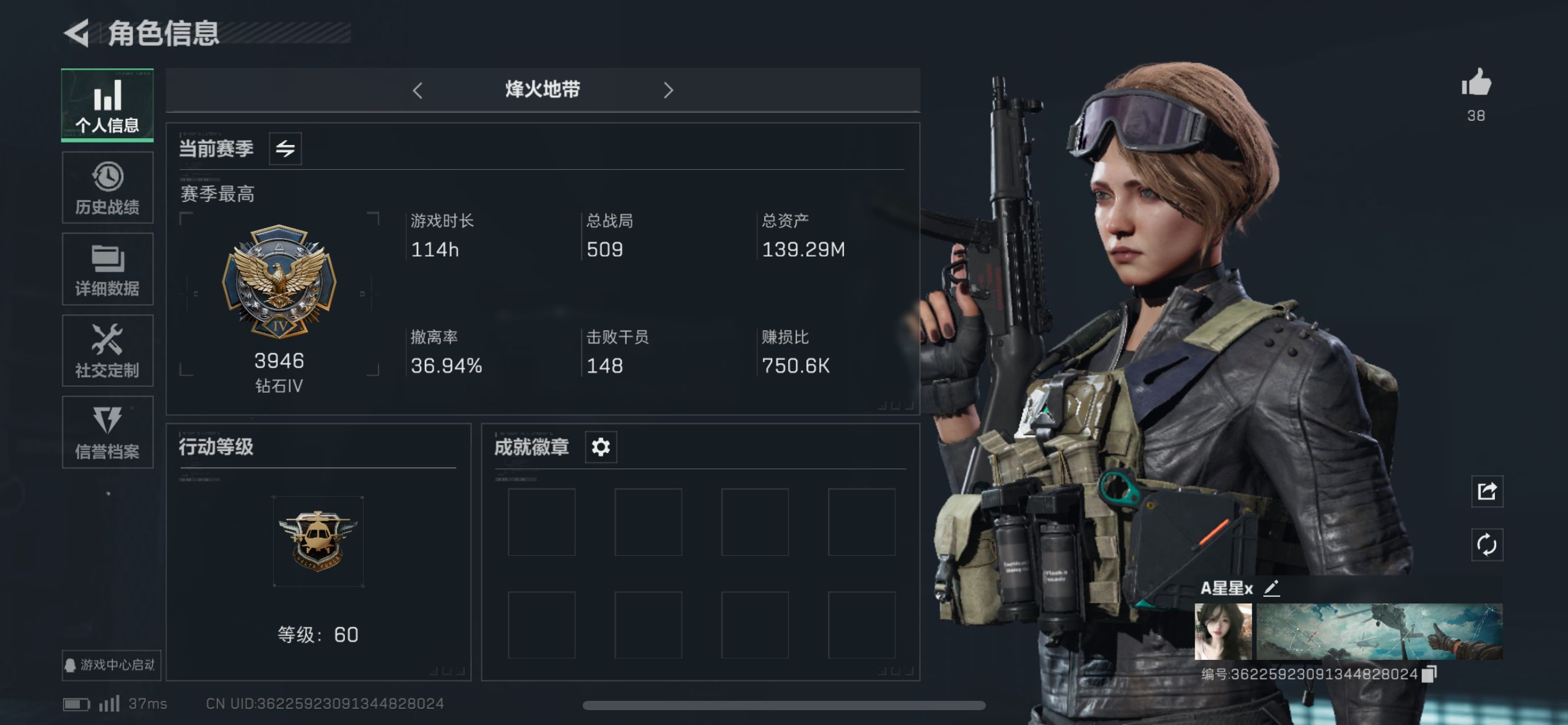Click the right arrow beside 烽火地带
This screenshot has width=1568, height=725.
(x=668, y=90)
